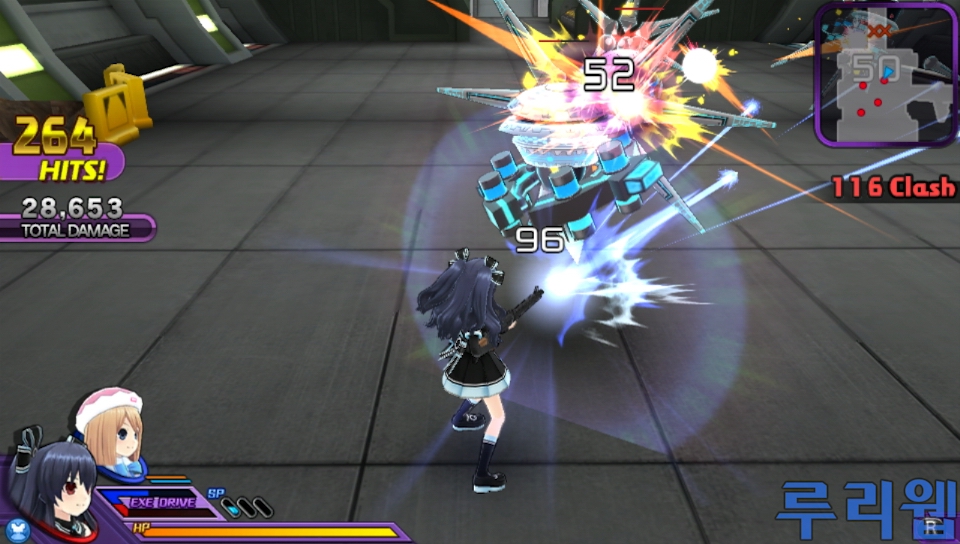Open the minimap in the corner
This screenshot has height=544, width=960.
coord(885,75)
